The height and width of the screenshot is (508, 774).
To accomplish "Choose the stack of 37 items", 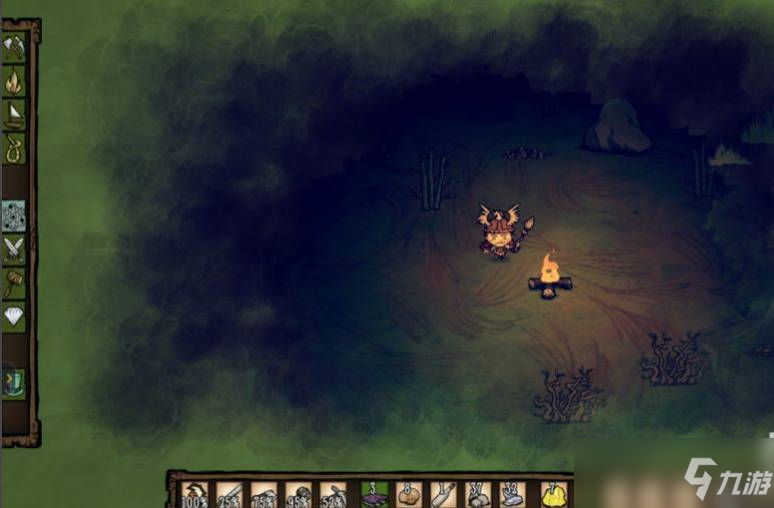I will [x=478, y=494].
